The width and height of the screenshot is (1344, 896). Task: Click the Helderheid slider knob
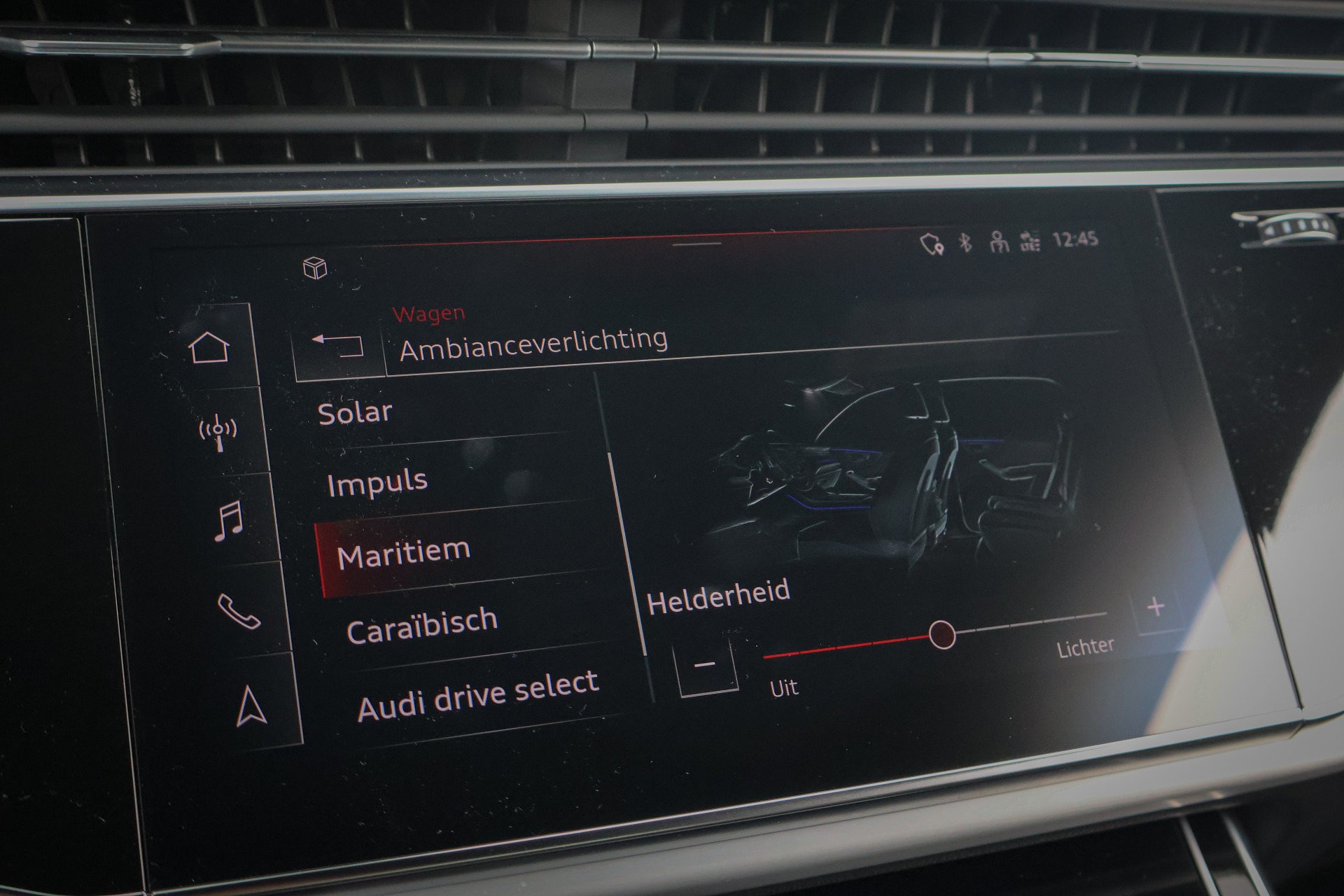(x=942, y=635)
